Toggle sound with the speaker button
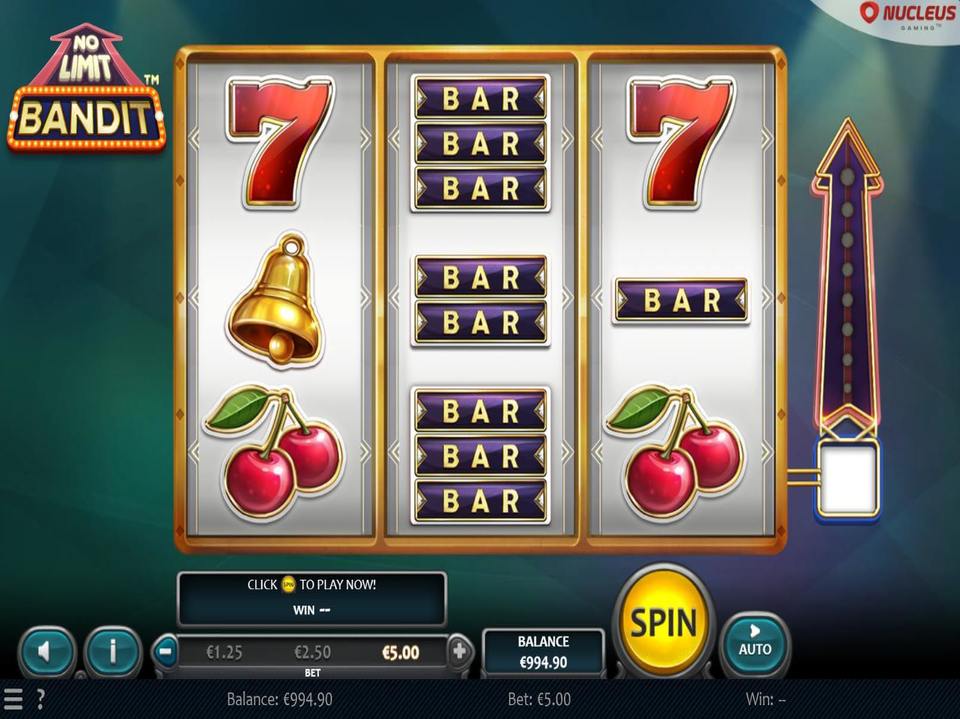Image resolution: width=960 pixels, height=719 pixels. [47, 653]
